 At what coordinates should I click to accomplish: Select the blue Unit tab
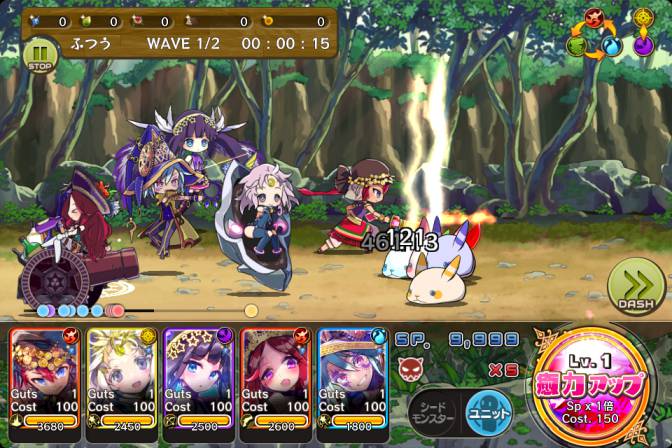489,410
